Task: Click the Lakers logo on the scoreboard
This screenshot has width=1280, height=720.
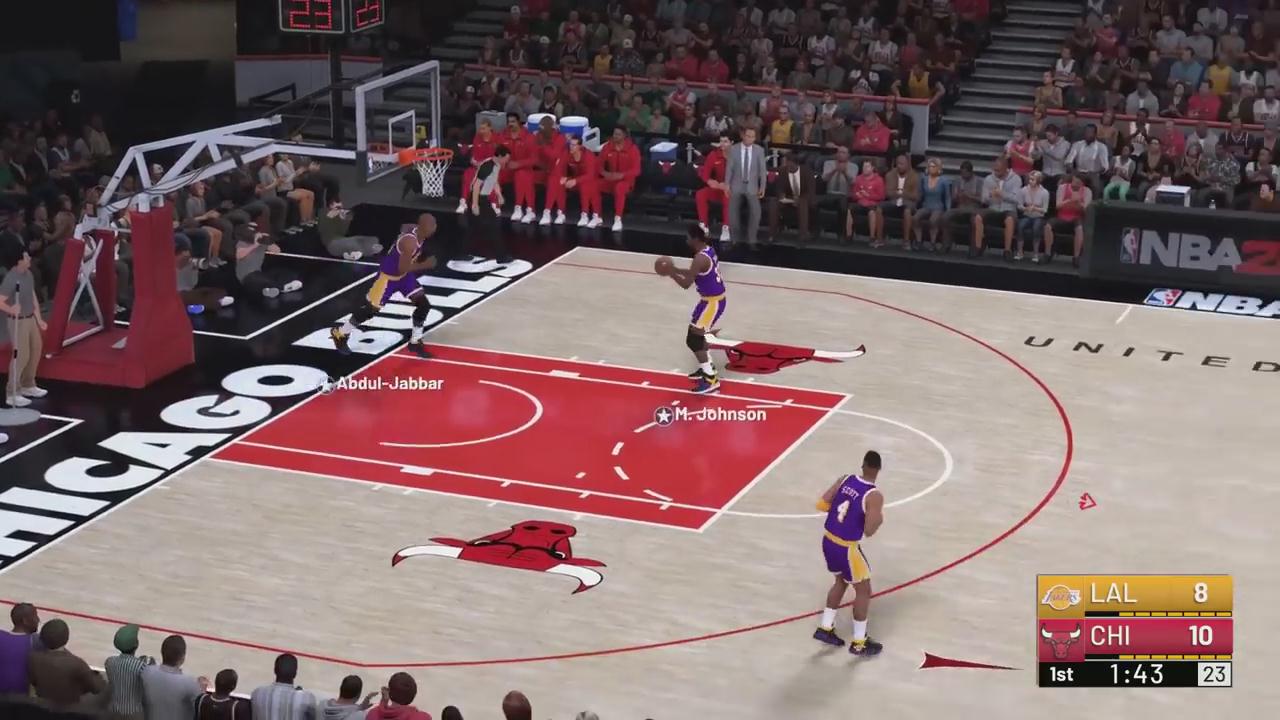Action: point(1063,594)
